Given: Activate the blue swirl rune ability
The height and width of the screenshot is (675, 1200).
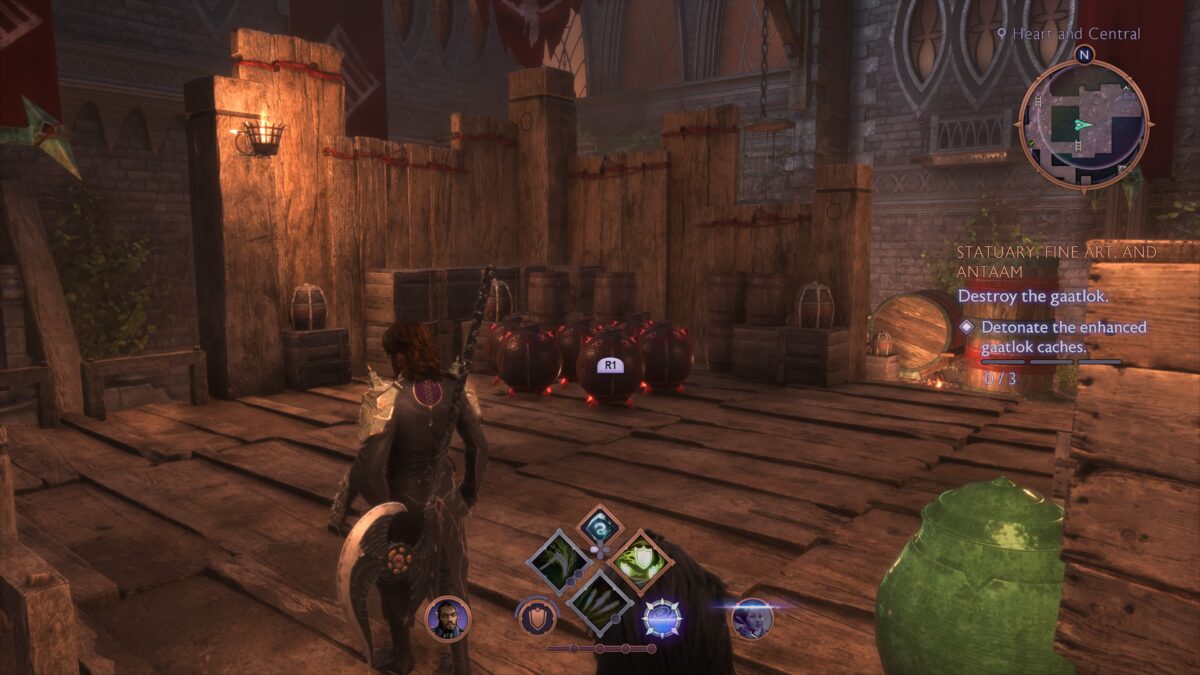Looking at the screenshot, I should click(600, 528).
